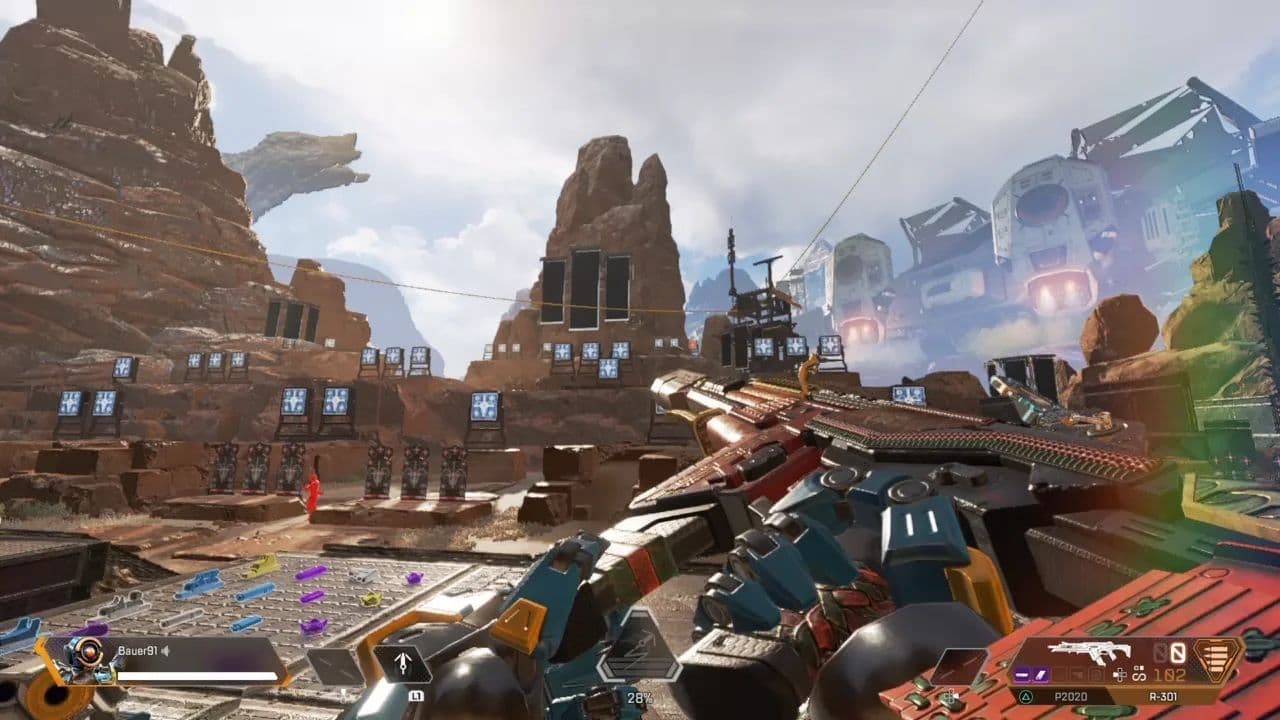The height and width of the screenshot is (720, 1280).
Task: Click the purple extended magazine attachment icon
Action: [1040, 674]
